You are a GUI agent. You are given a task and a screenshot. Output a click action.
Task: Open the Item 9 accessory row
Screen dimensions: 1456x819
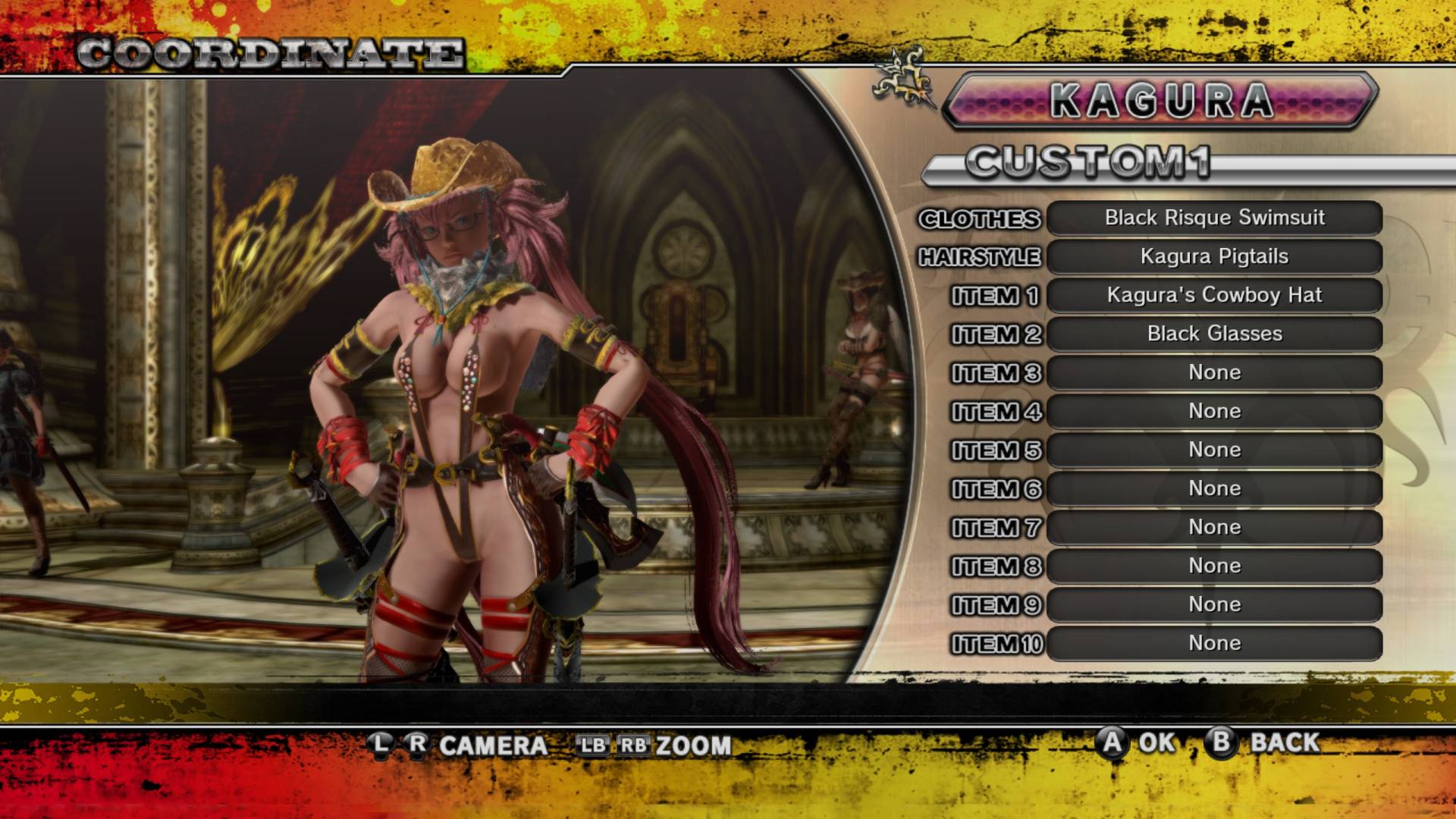pos(1214,605)
